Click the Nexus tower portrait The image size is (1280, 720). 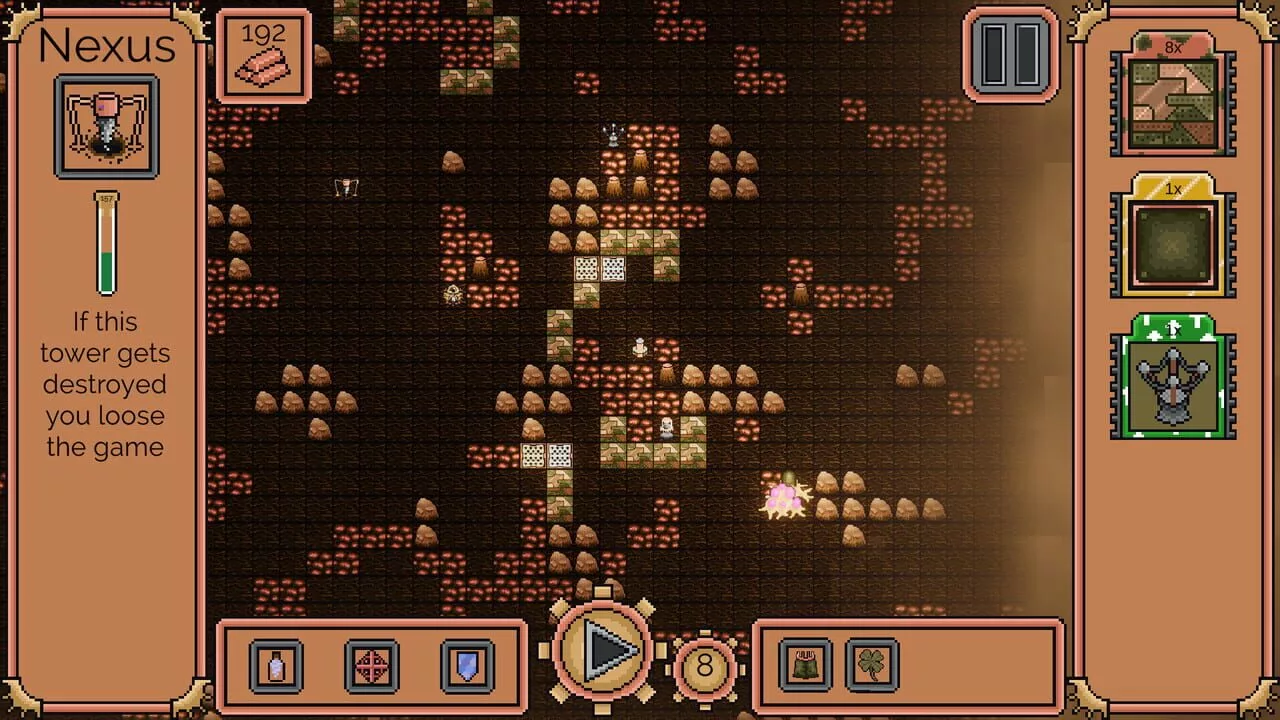106,126
